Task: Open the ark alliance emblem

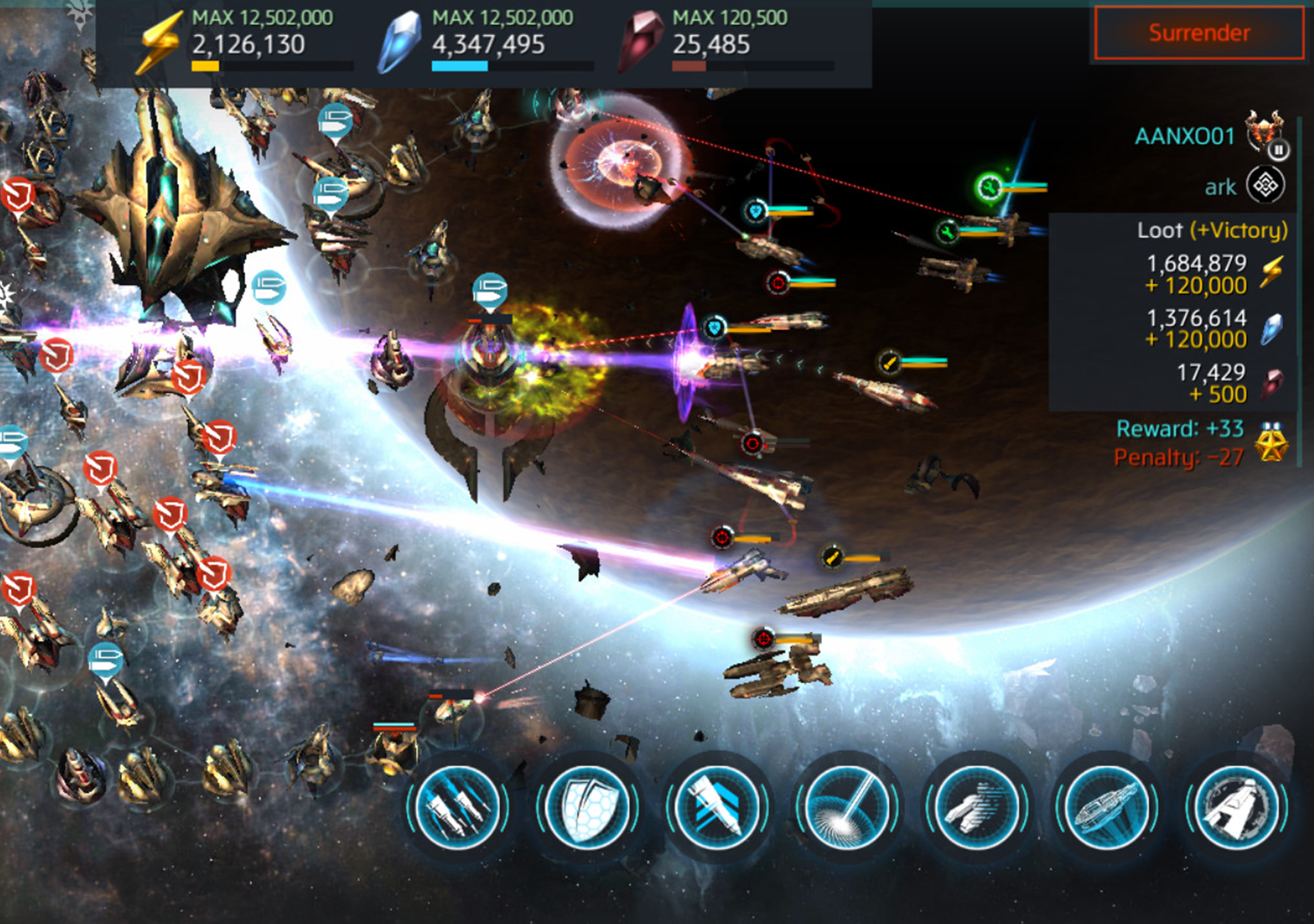Action: point(1265,185)
